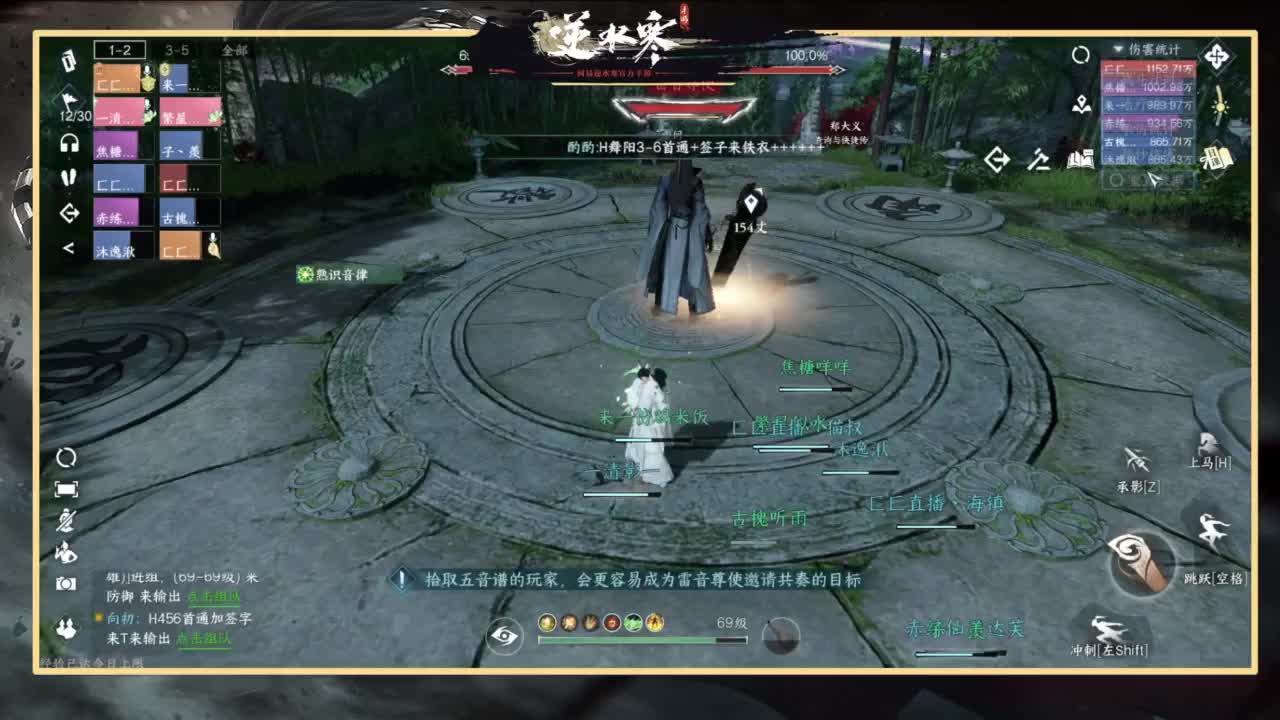Toggle the brightness sun control on right edge
This screenshot has height=720, width=1280.
[x=1219, y=108]
